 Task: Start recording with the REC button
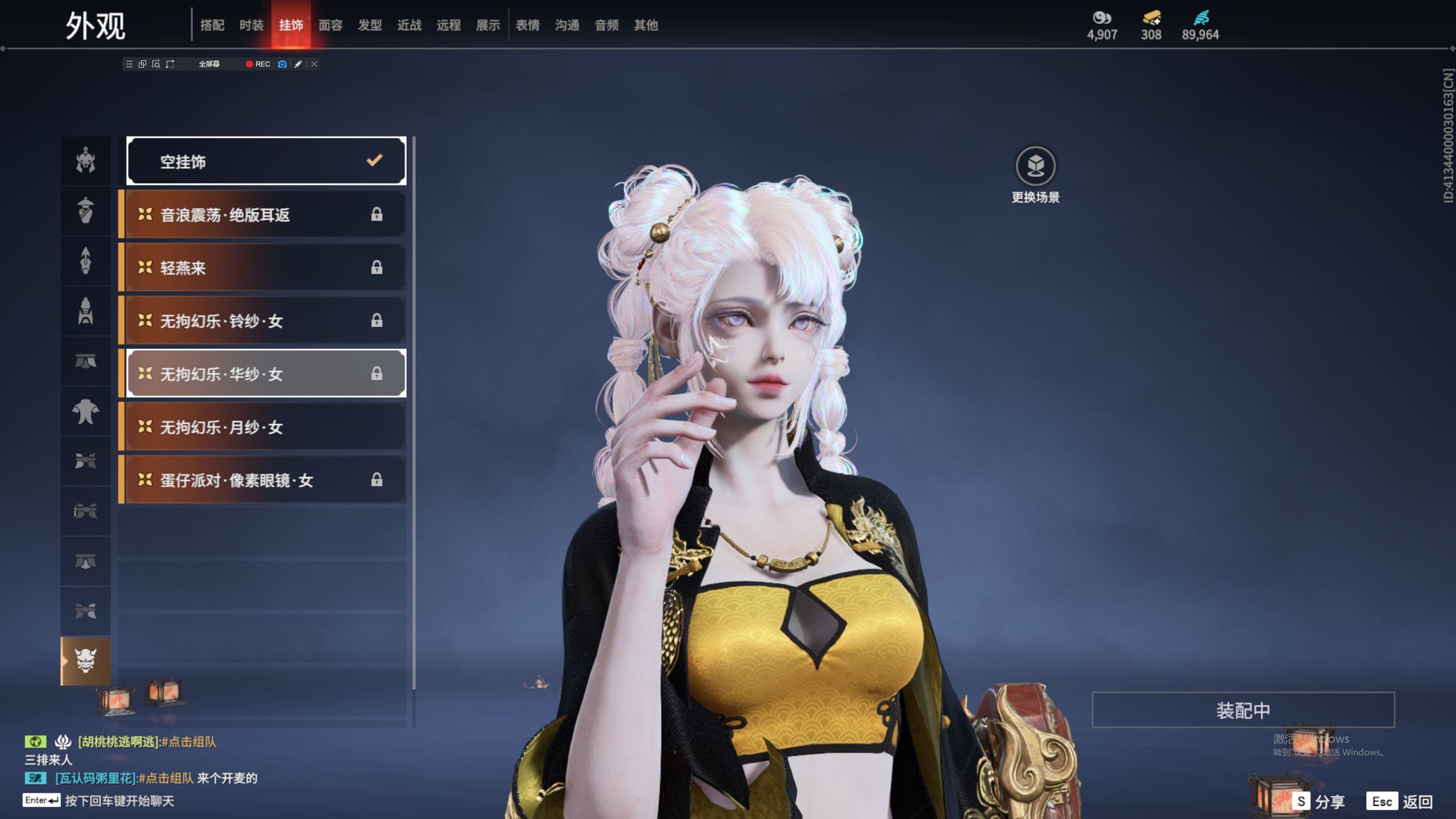coord(258,64)
